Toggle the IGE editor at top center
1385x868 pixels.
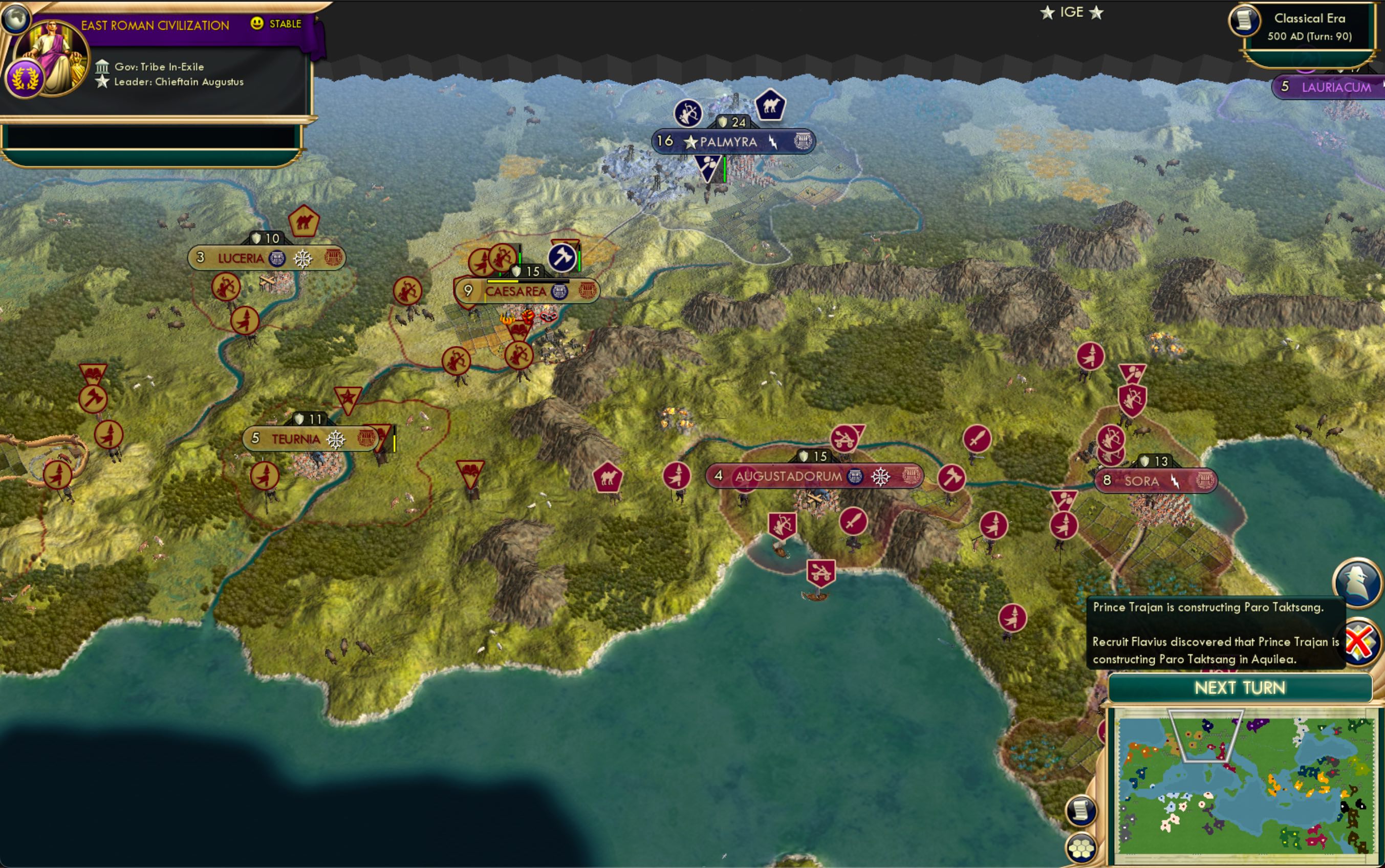click(1072, 11)
